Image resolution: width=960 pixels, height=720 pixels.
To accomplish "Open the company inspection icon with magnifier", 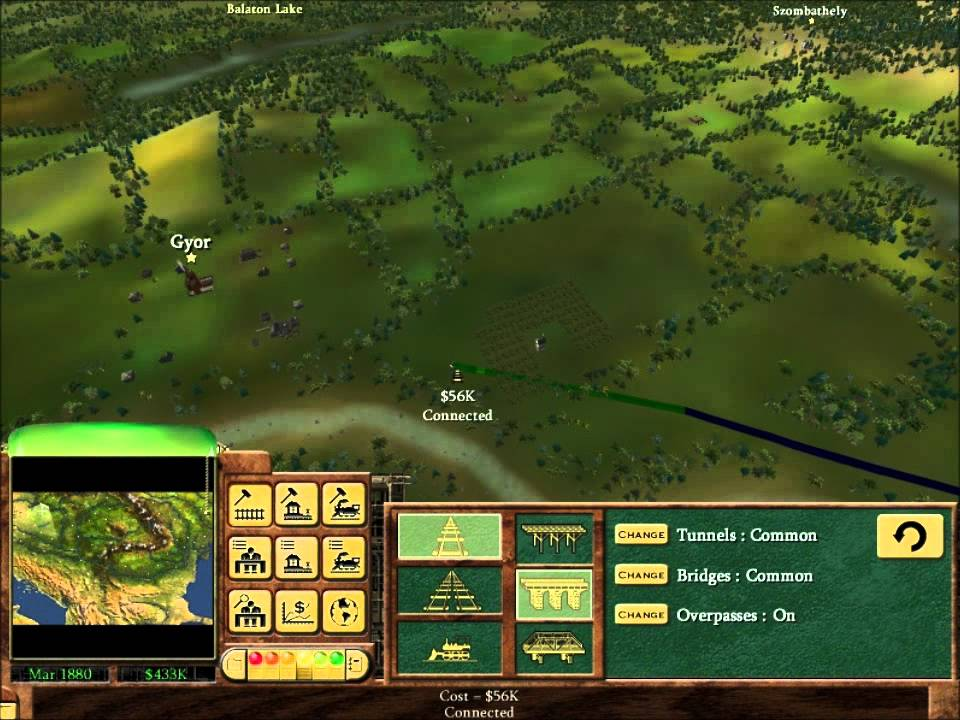I will (x=250, y=610).
